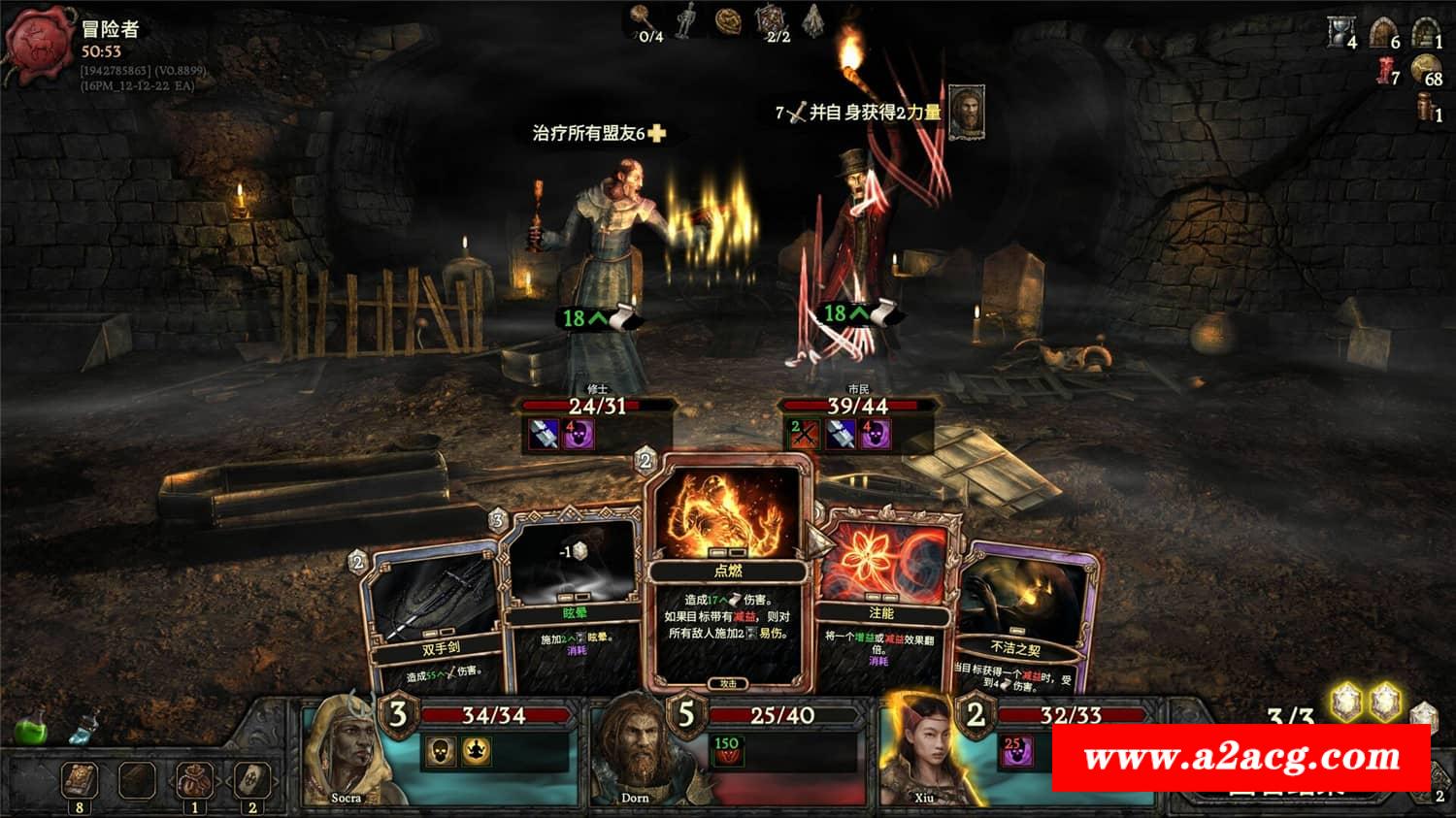Open the card pile showing 2
Viewport: 1456px width, 818px height.
pos(252,779)
